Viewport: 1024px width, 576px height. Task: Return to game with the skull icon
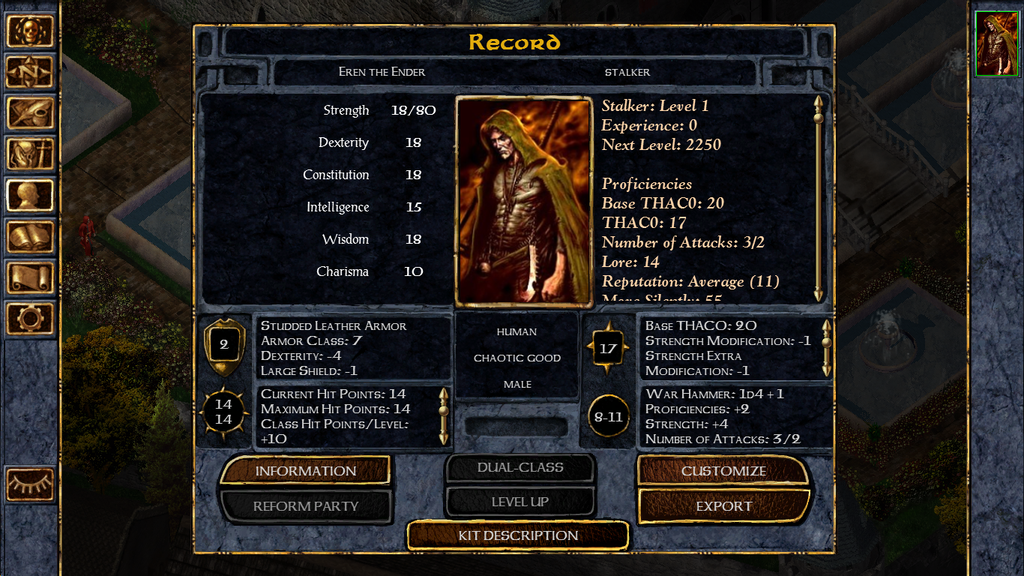coord(30,31)
